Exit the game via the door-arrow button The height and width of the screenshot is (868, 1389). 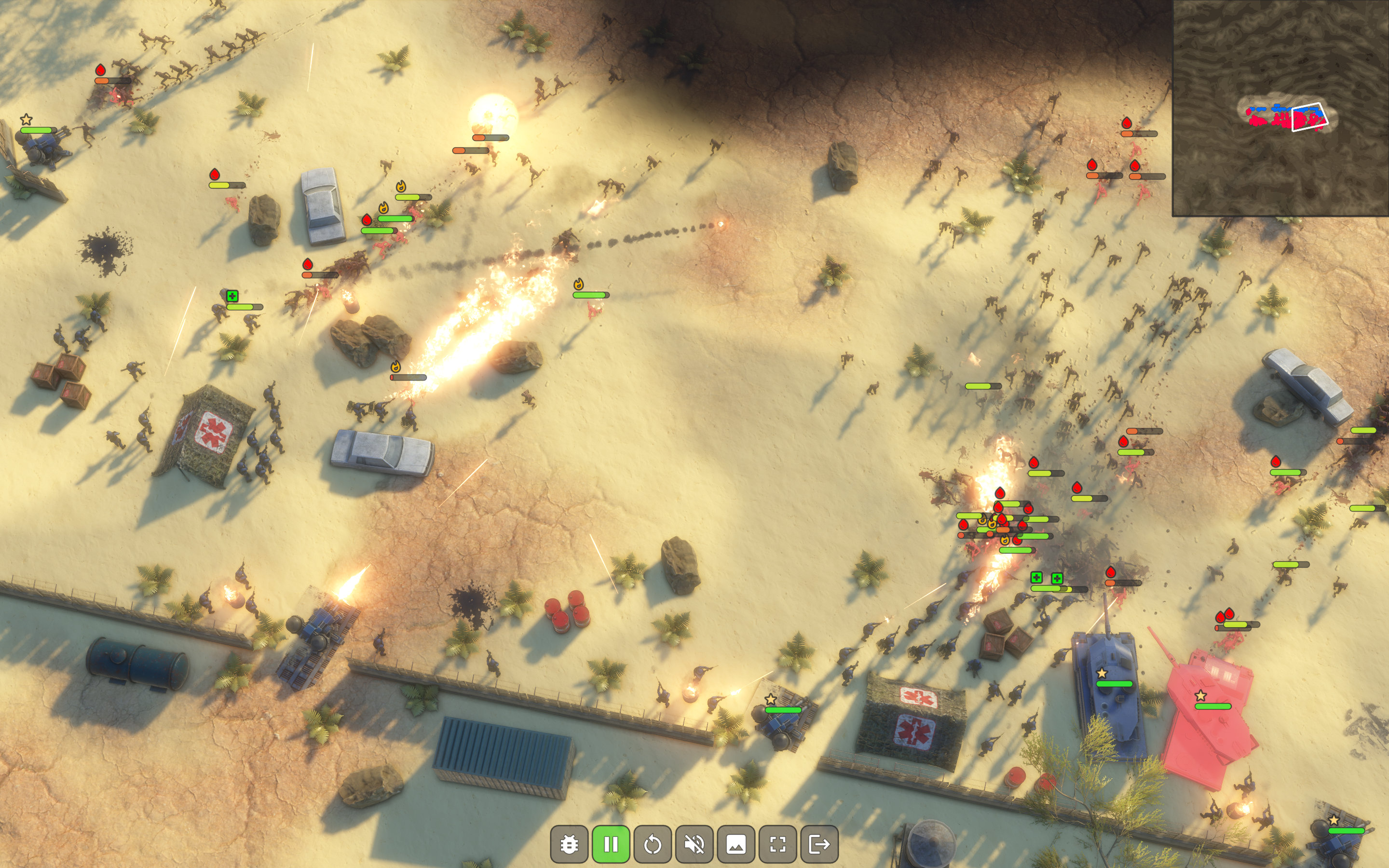click(x=819, y=844)
